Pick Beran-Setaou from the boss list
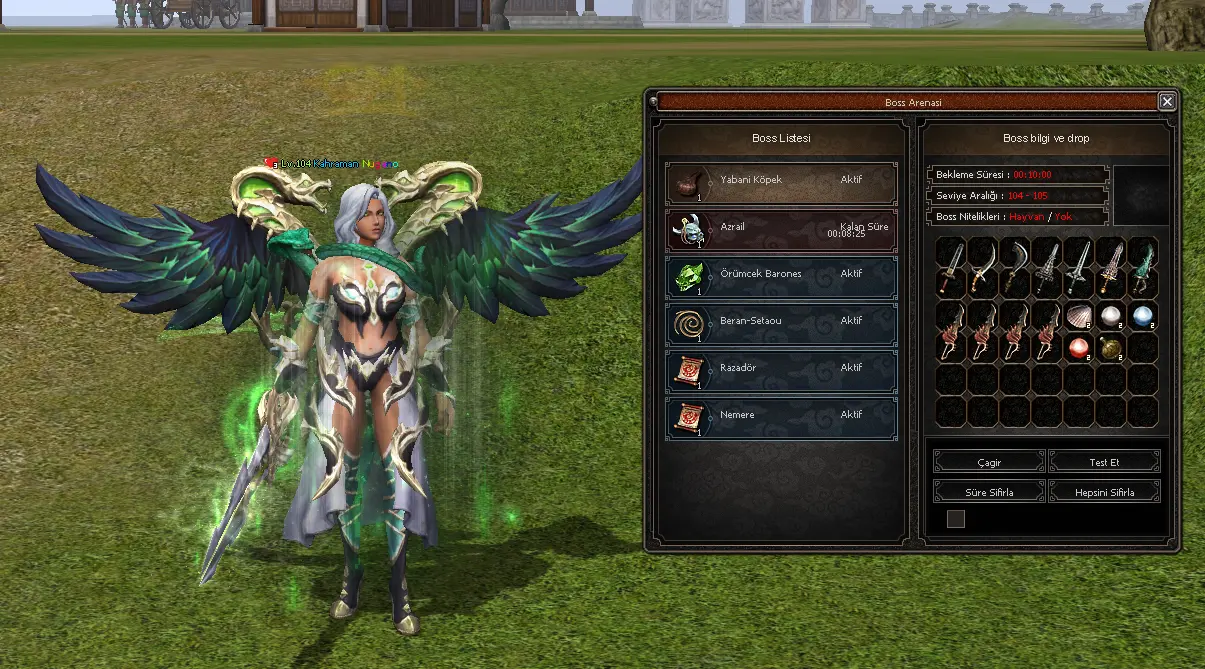This screenshot has width=1205, height=669. tap(781, 324)
